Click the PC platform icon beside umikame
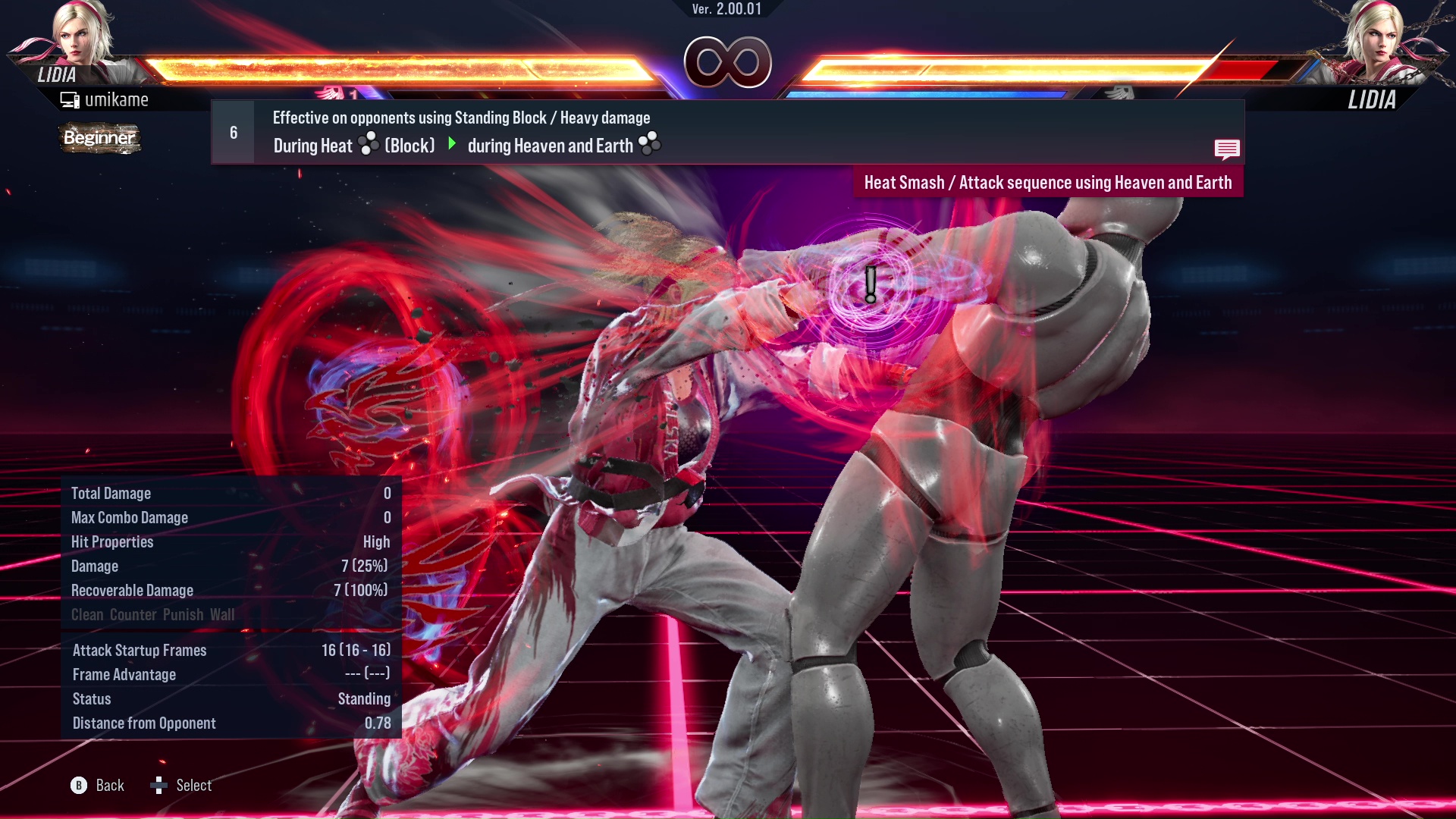The width and height of the screenshot is (1456, 819). click(71, 99)
